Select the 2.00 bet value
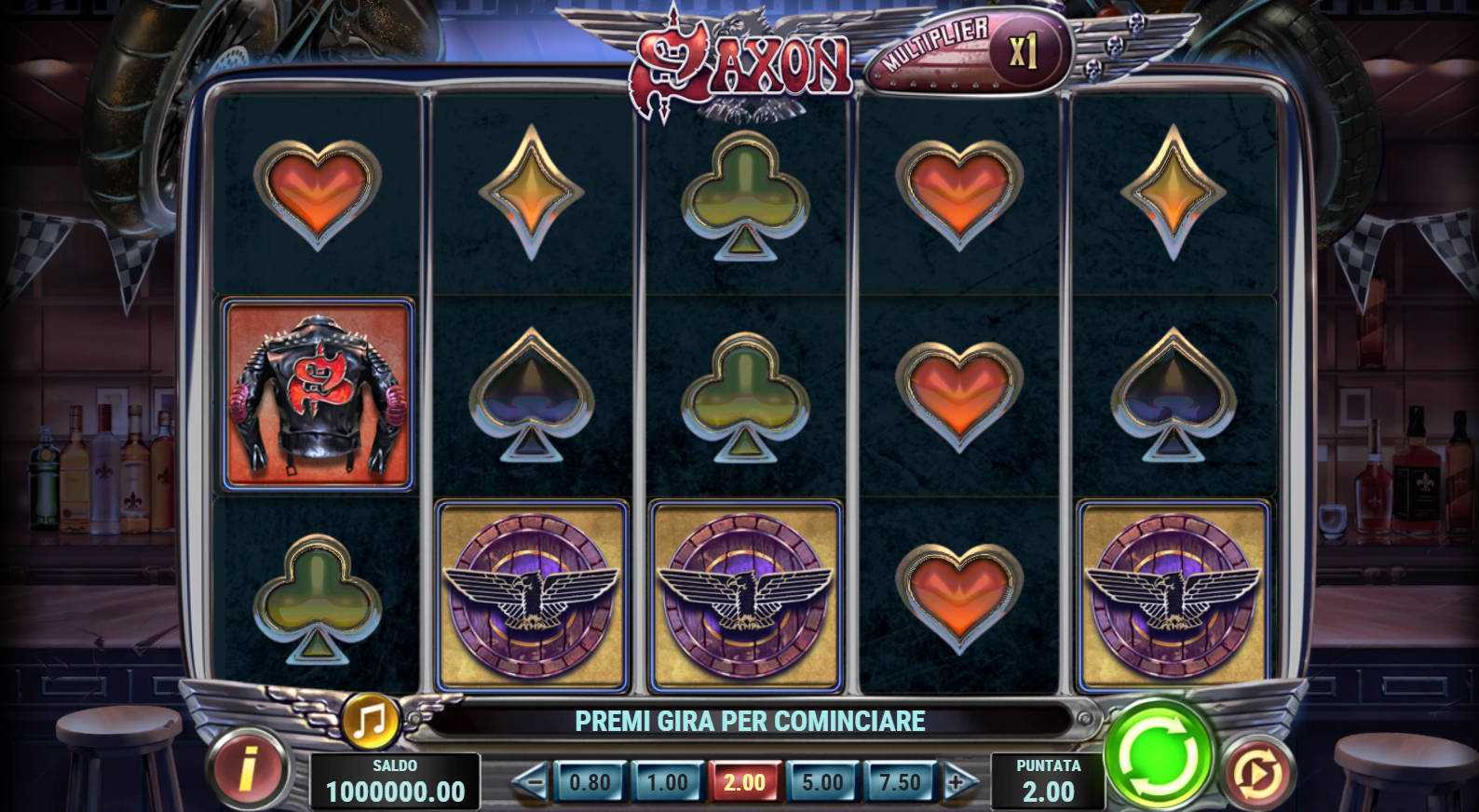 click(x=745, y=782)
